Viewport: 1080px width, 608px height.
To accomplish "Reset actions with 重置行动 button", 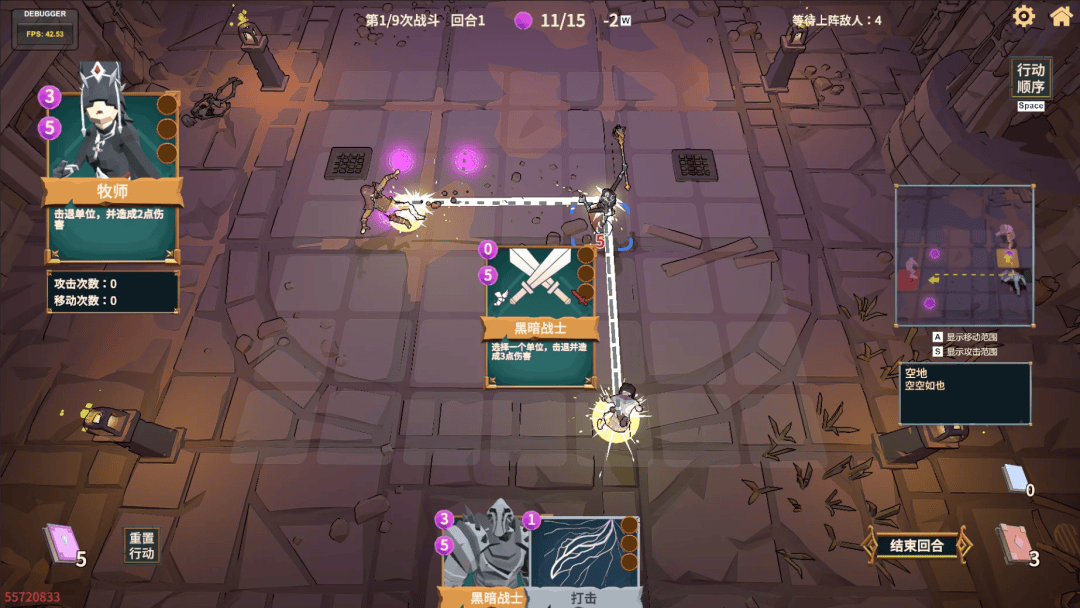I will pos(142,546).
